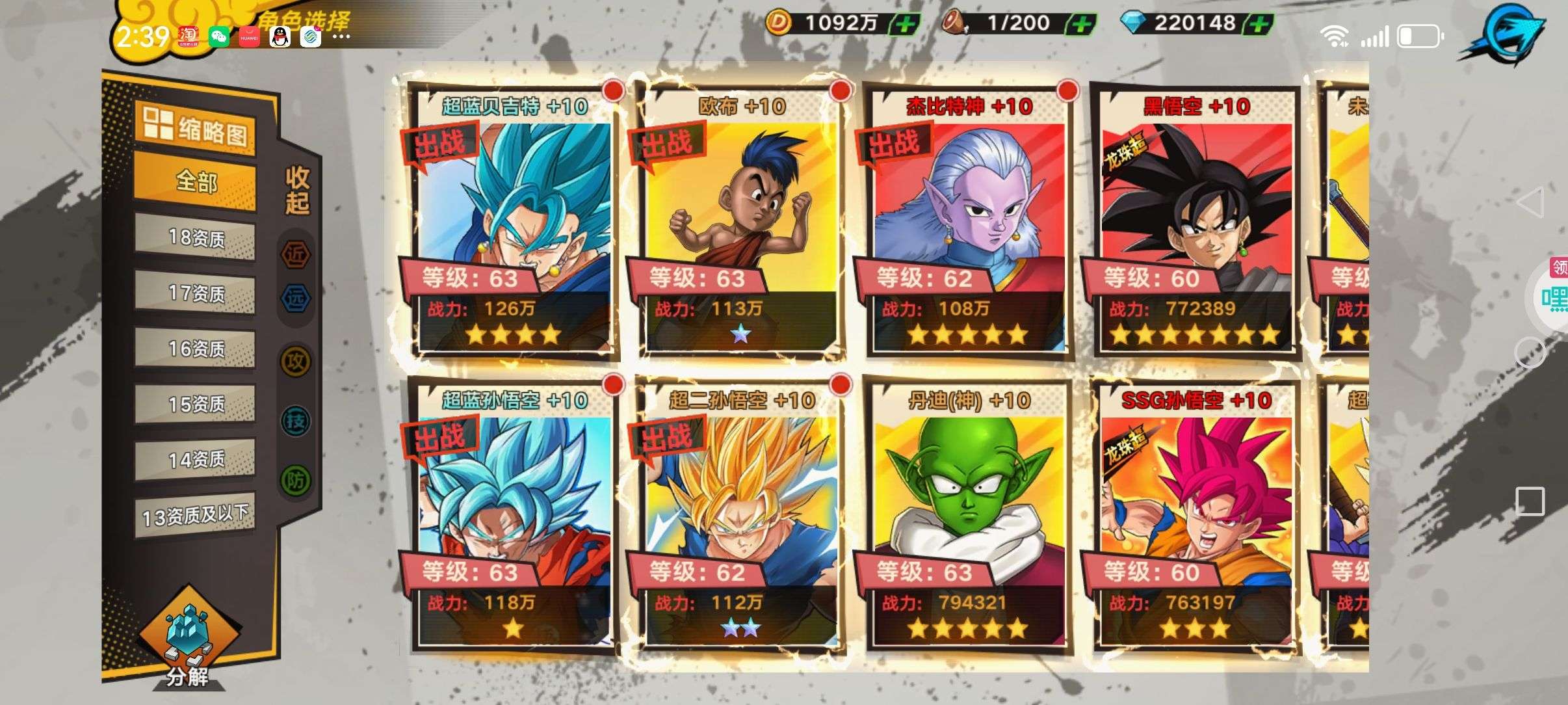Toggle the 缩略图 thumbnail view
This screenshot has height=705, width=1568.
click(195, 129)
